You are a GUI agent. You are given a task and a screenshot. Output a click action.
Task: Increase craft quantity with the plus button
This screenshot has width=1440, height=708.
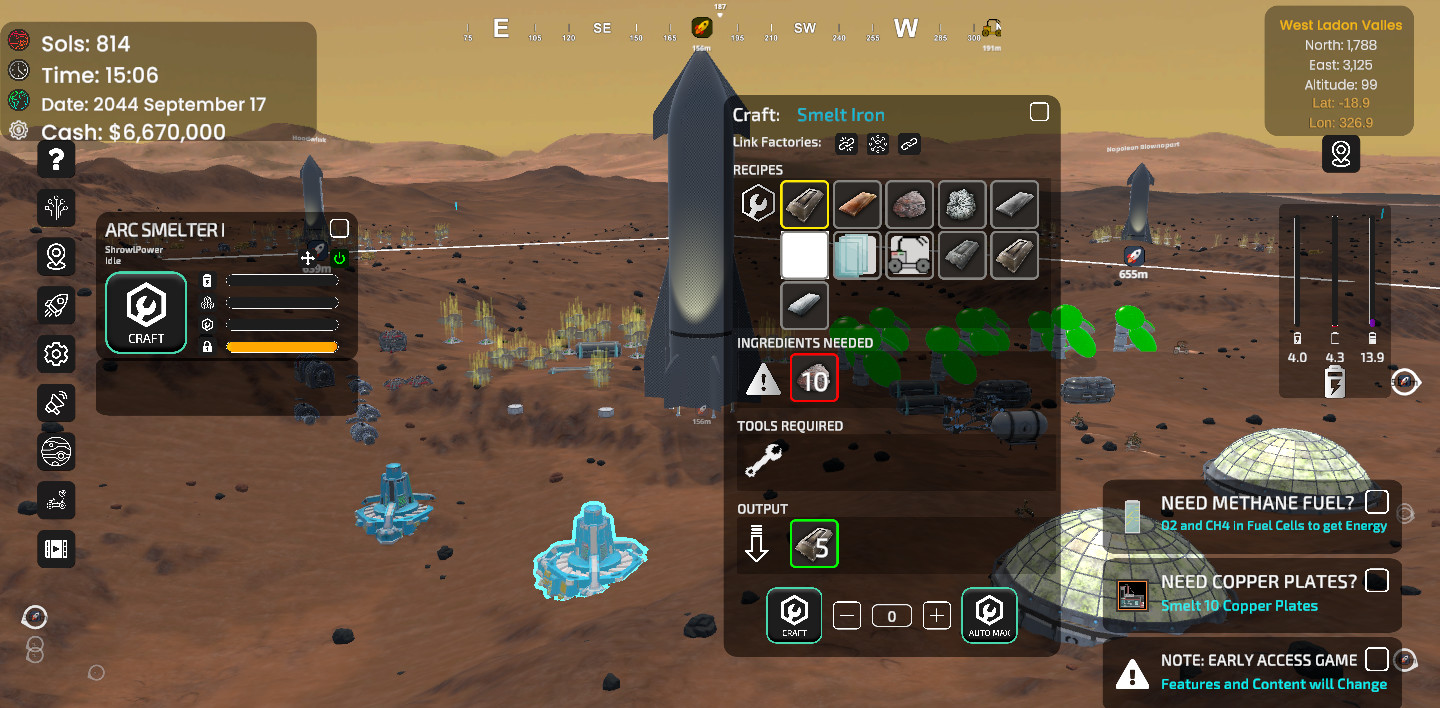pyautogui.click(x=936, y=615)
